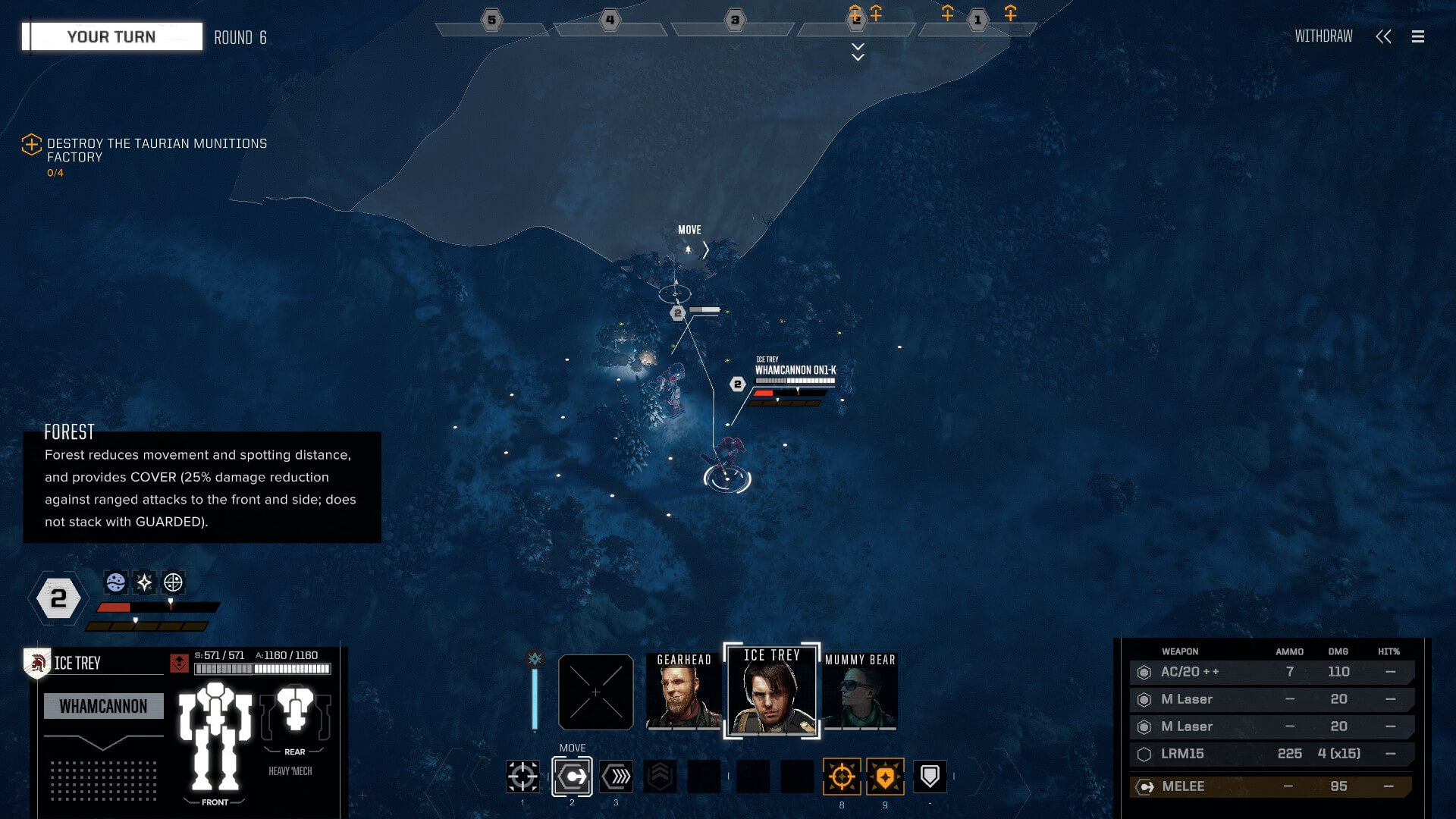The width and height of the screenshot is (1456, 819).
Task: Use the orange crosshair targeting ability
Action: coord(842,777)
